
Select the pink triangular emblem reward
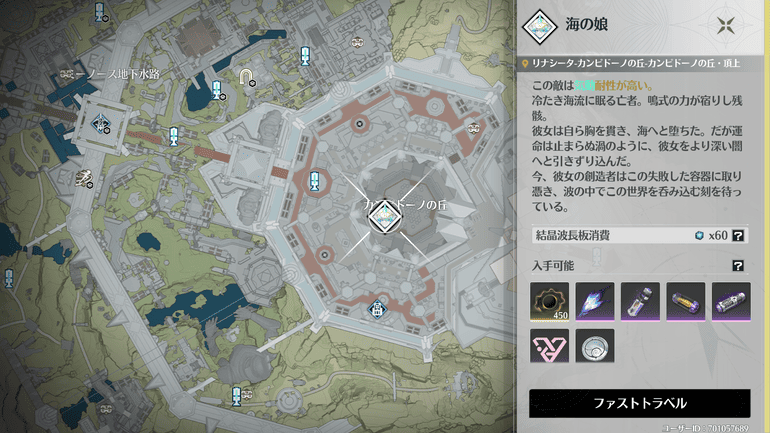click(x=549, y=345)
